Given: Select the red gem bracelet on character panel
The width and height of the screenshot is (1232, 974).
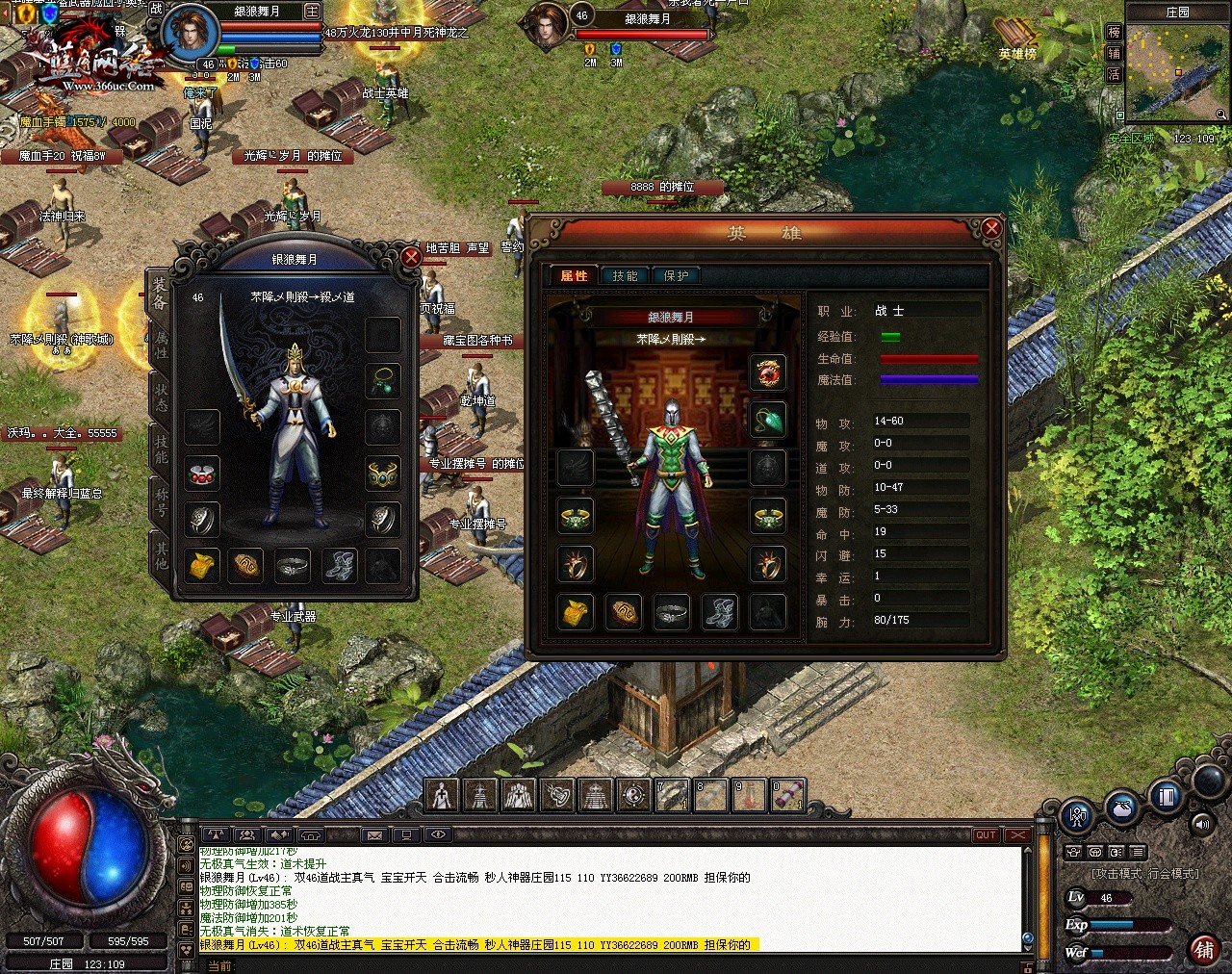Looking at the screenshot, I should [x=202, y=474].
